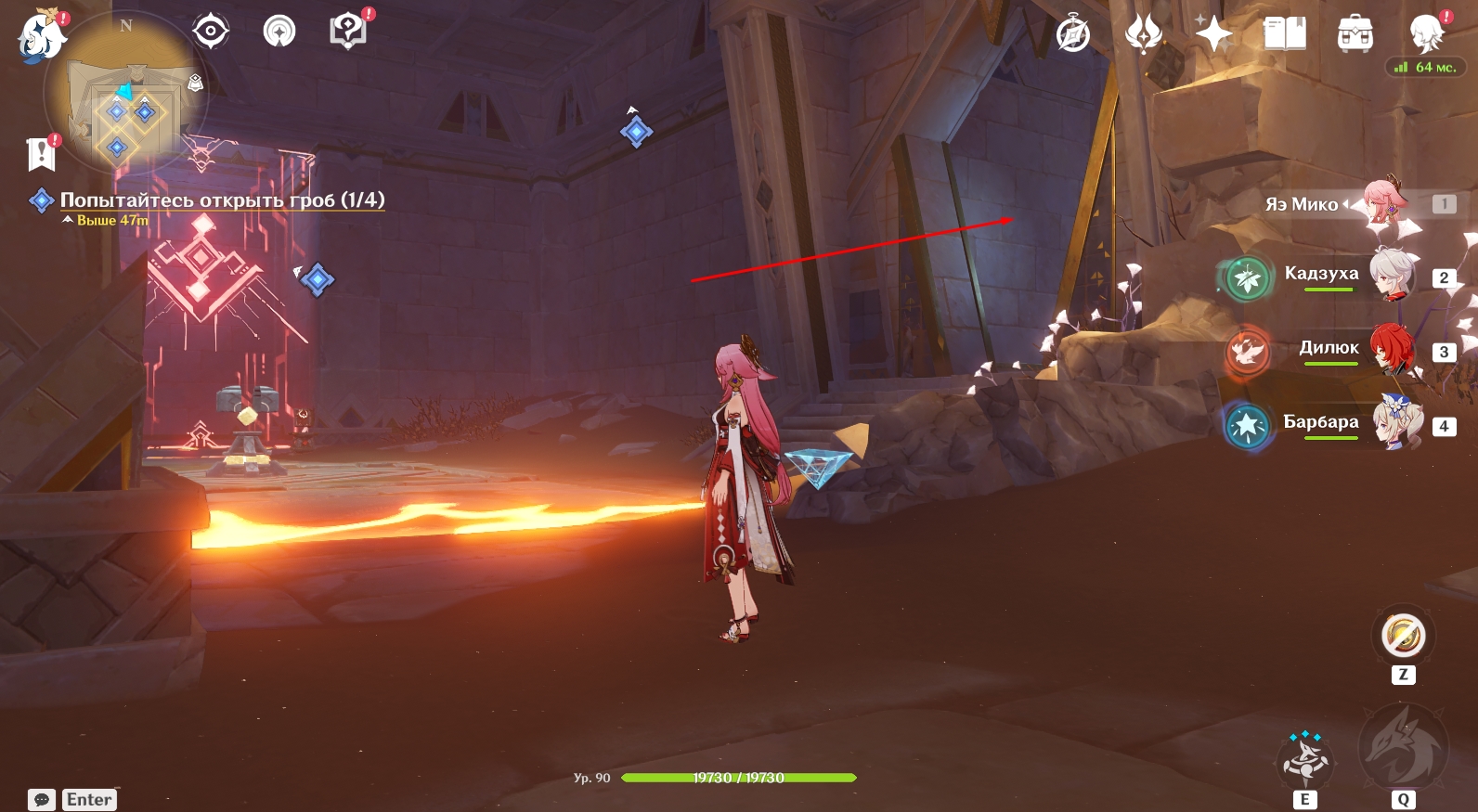
Task: Open the inventory backpack icon
Action: click(x=1355, y=34)
